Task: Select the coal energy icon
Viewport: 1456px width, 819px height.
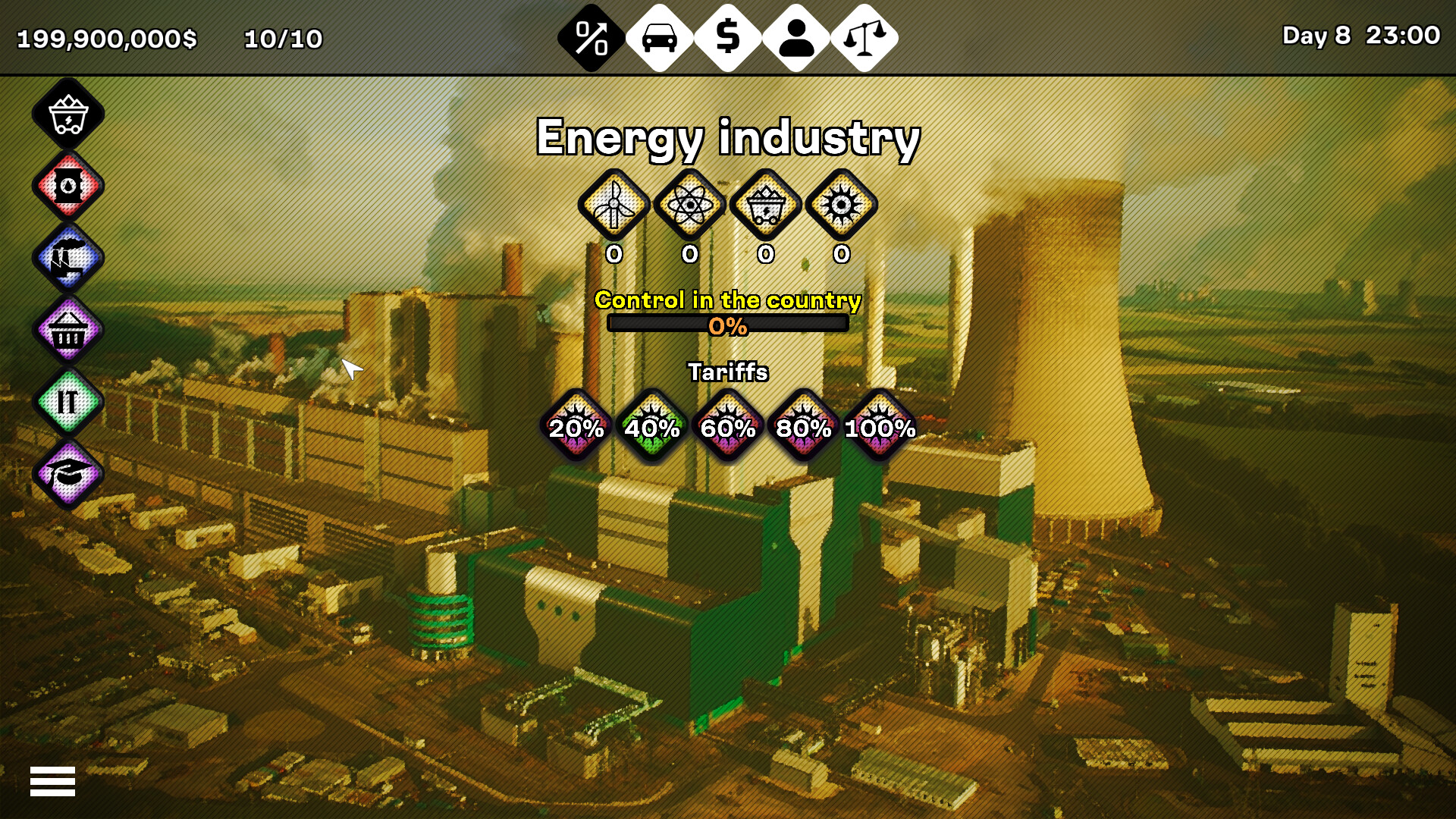Action: [x=766, y=206]
